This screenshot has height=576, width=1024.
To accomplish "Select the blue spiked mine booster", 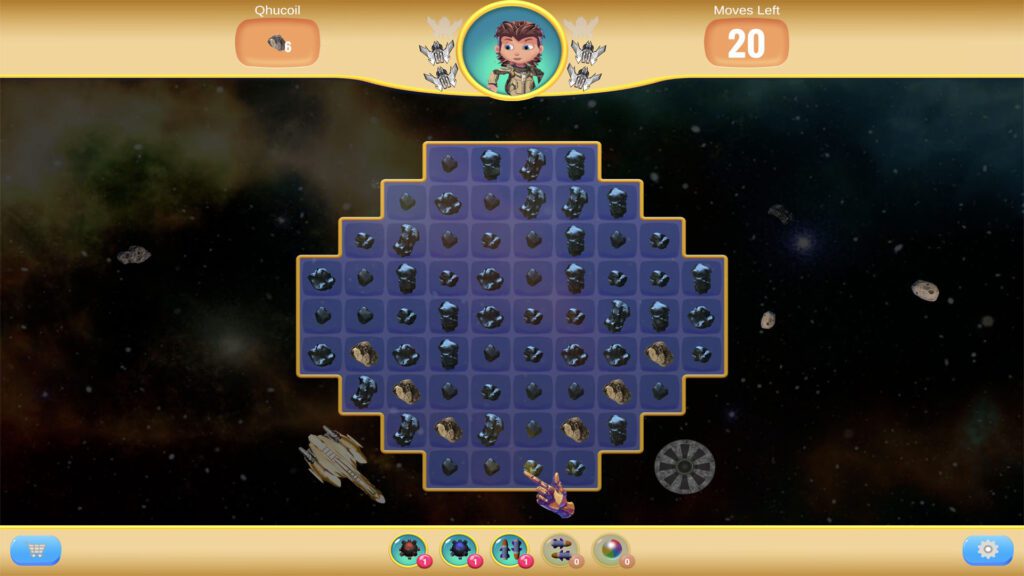I will pyautogui.click(x=458, y=549).
